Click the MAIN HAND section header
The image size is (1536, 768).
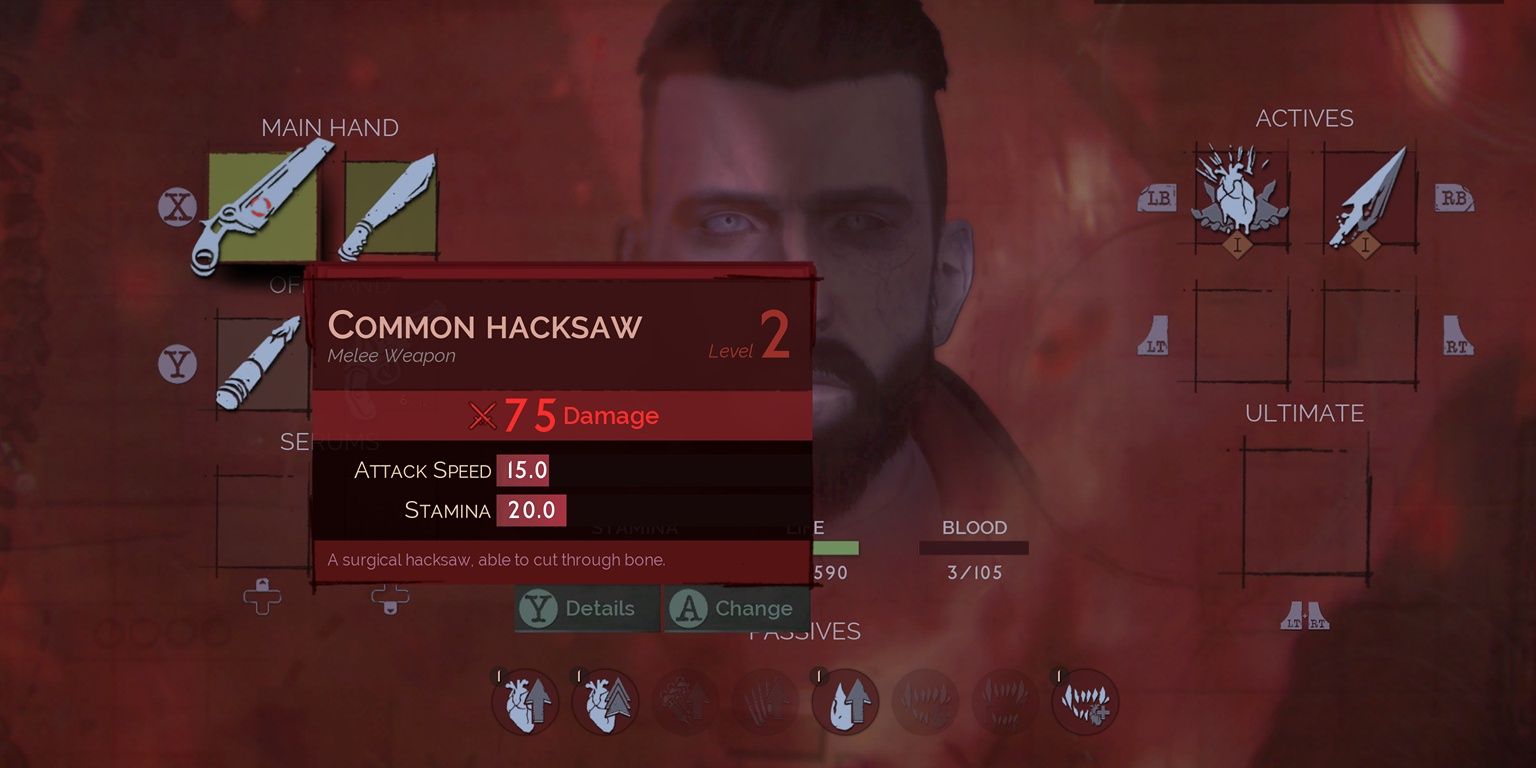click(329, 127)
